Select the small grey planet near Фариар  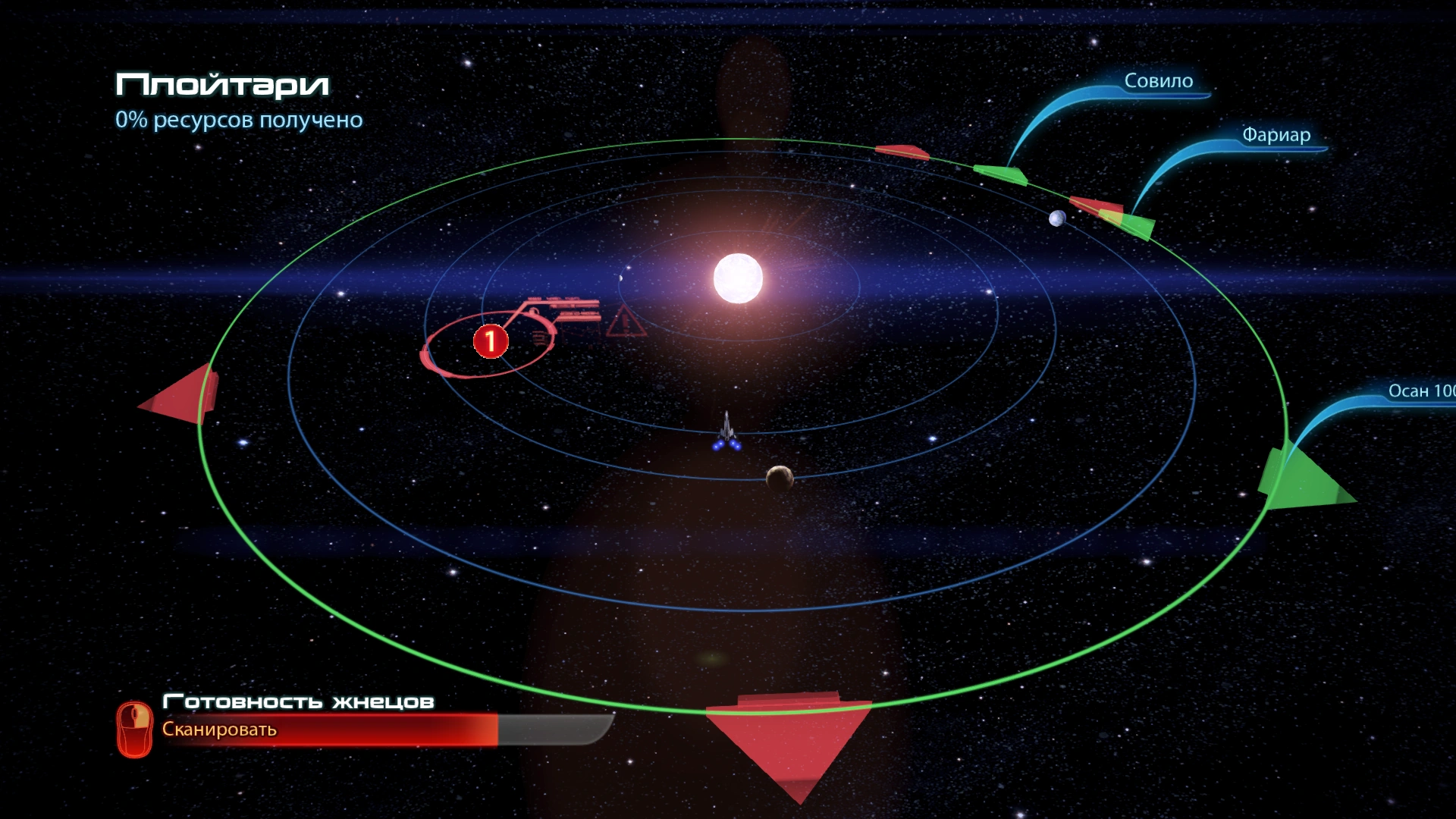(x=1056, y=219)
